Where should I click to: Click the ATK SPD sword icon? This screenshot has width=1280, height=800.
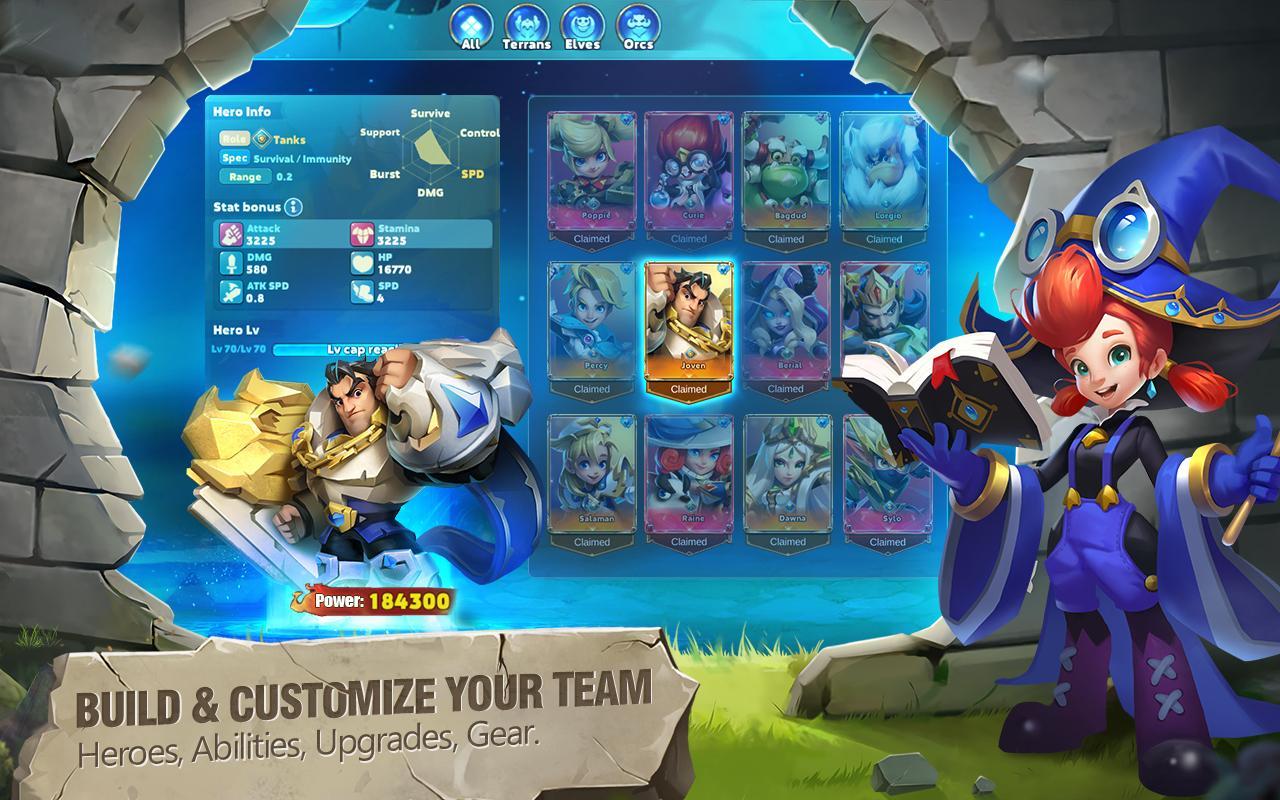pyautogui.click(x=230, y=293)
